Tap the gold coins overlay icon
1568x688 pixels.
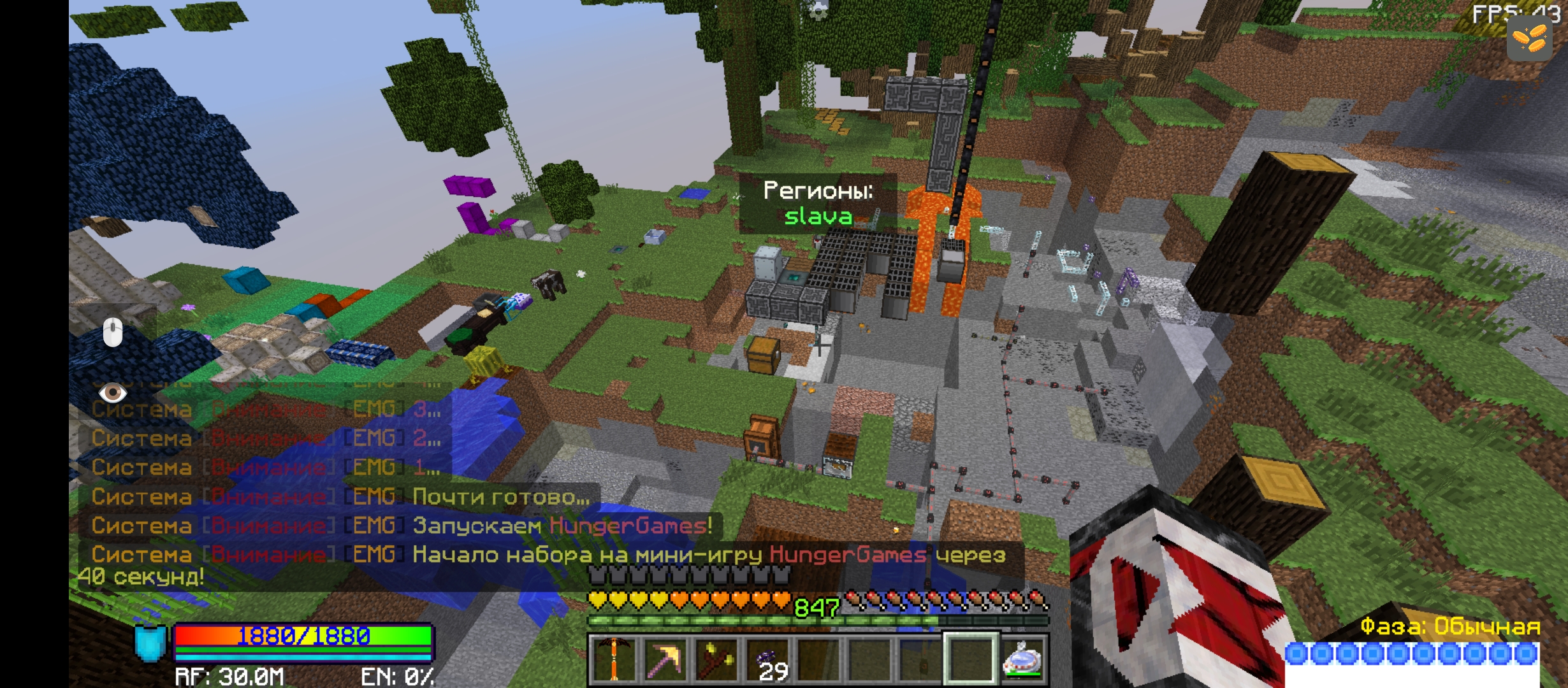pyautogui.click(x=1530, y=38)
